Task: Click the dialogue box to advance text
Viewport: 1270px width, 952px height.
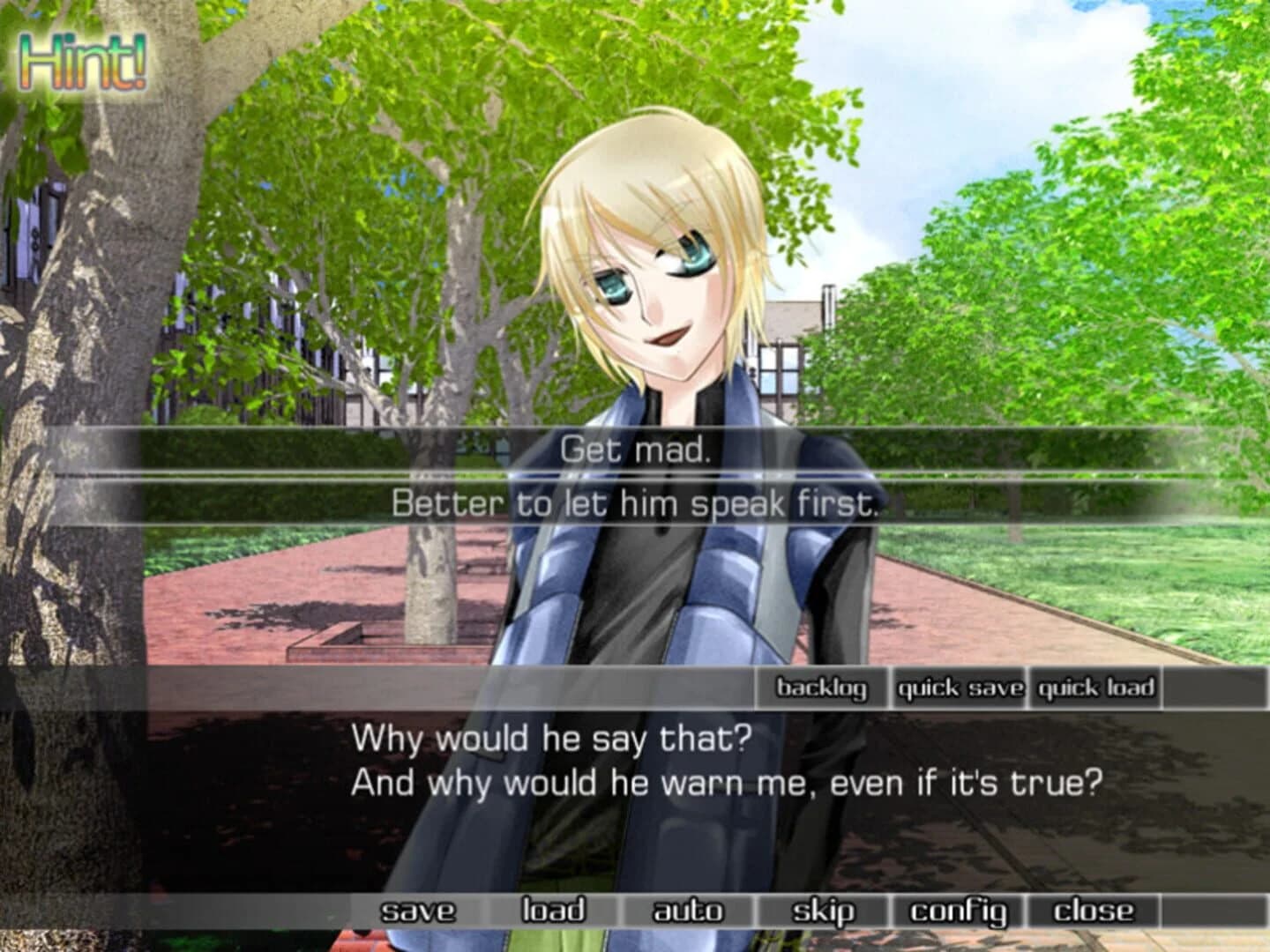Action: click(x=635, y=776)
